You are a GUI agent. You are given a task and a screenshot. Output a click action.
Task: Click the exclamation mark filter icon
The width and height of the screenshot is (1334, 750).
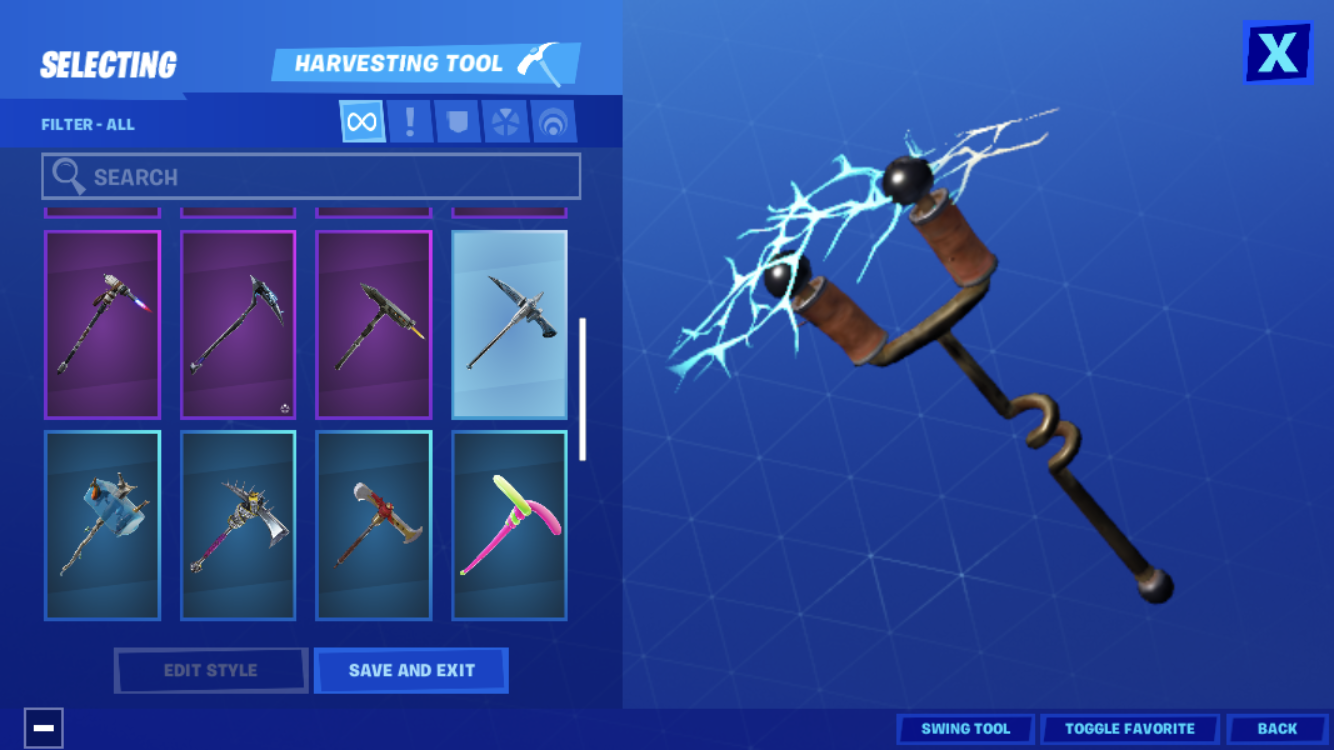point(408,121)
